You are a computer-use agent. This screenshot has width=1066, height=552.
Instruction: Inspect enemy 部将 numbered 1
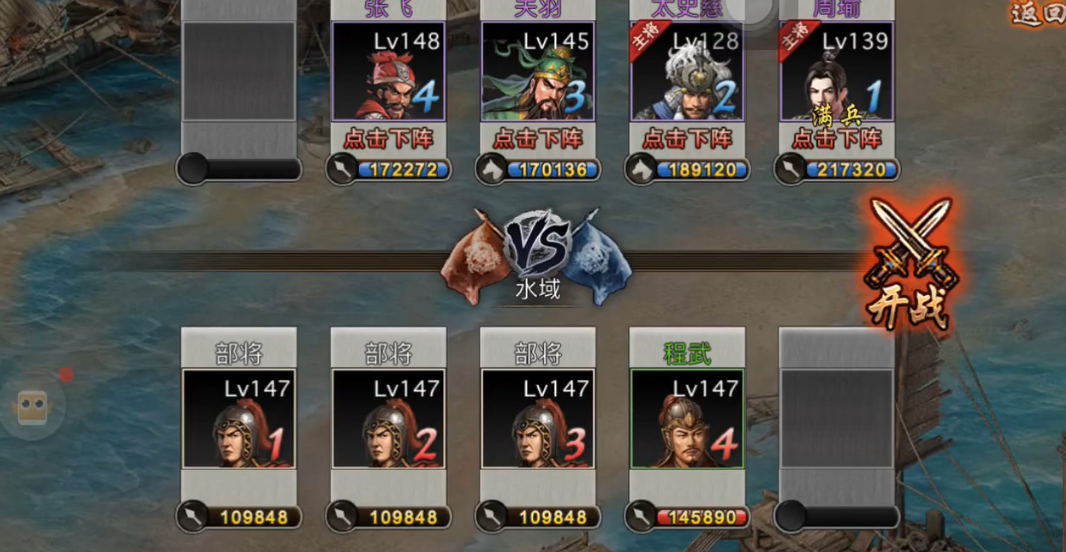238,418
